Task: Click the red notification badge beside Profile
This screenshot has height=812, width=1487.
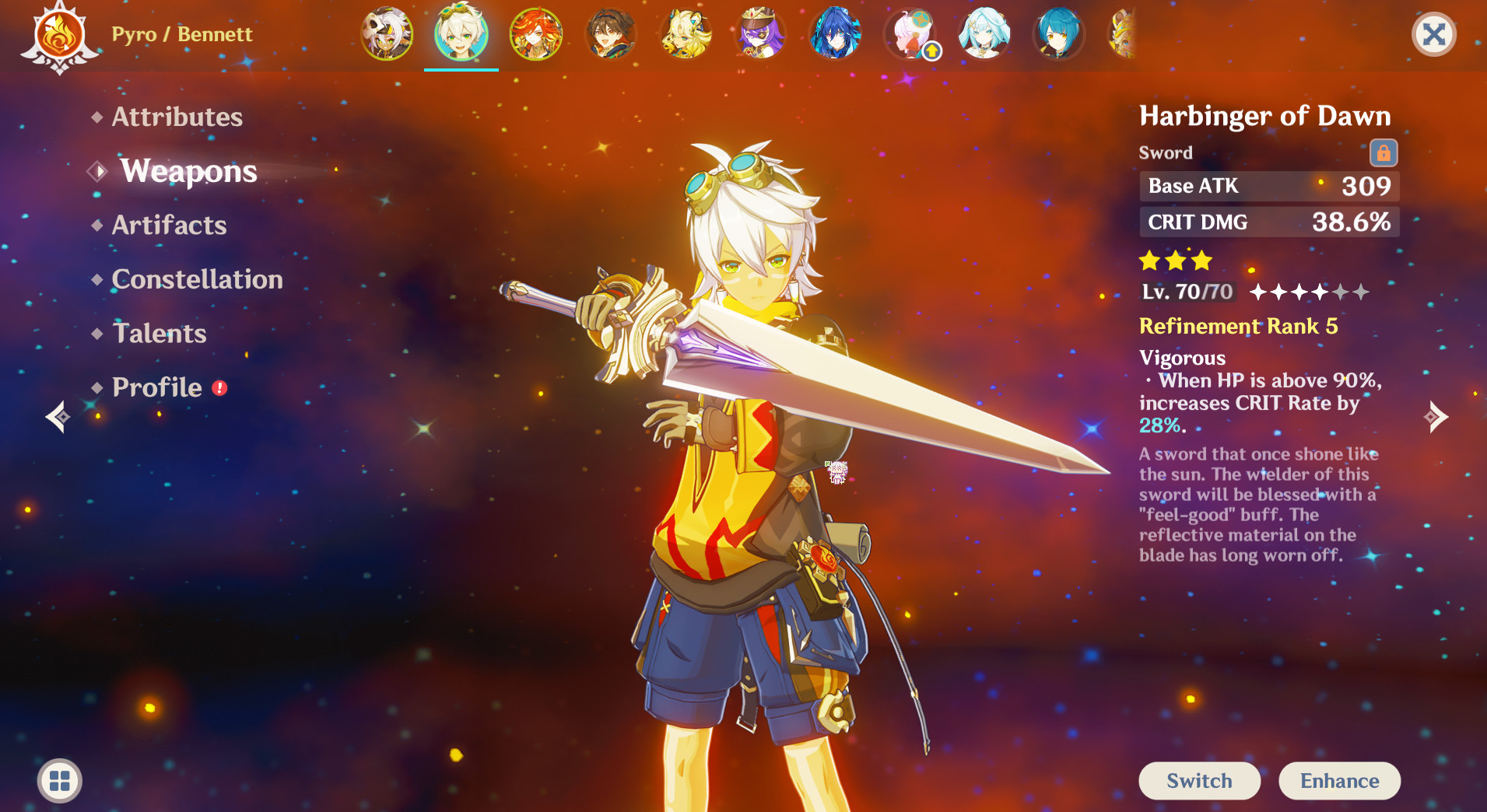Action: tap(219, 387)
